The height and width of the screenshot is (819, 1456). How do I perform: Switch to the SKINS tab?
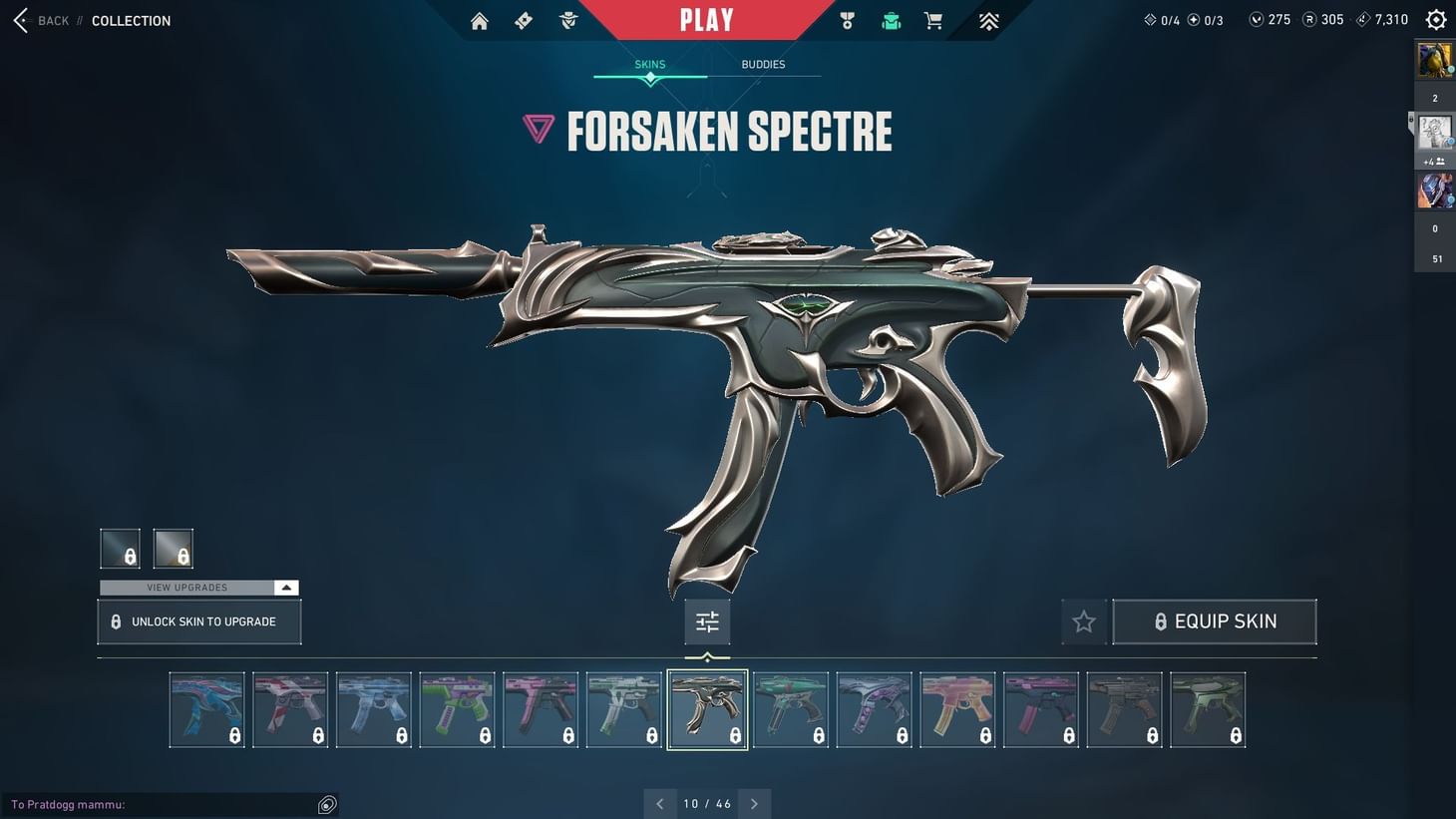tap(650, 64)
